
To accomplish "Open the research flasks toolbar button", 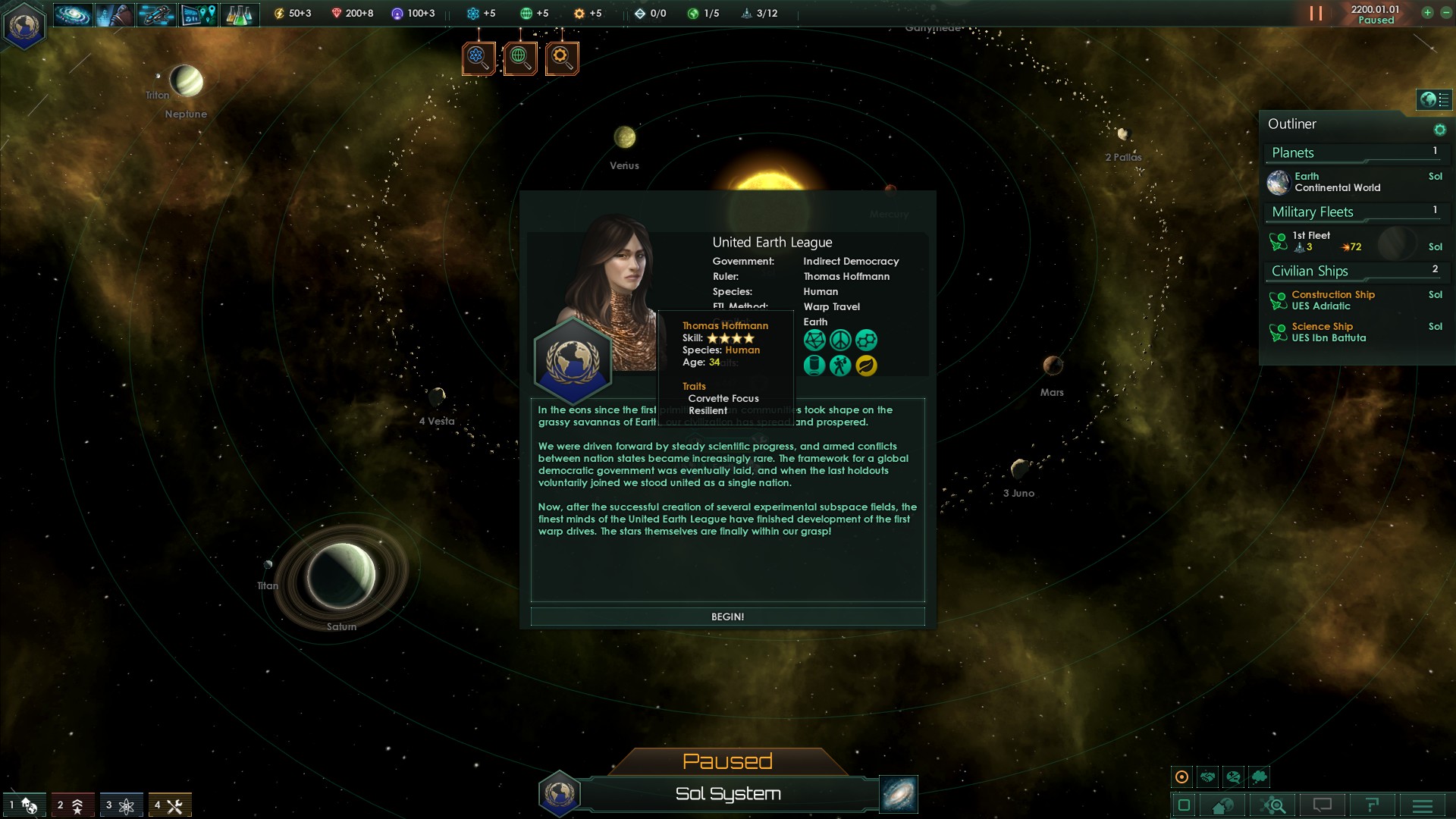I will coord(240,14).
